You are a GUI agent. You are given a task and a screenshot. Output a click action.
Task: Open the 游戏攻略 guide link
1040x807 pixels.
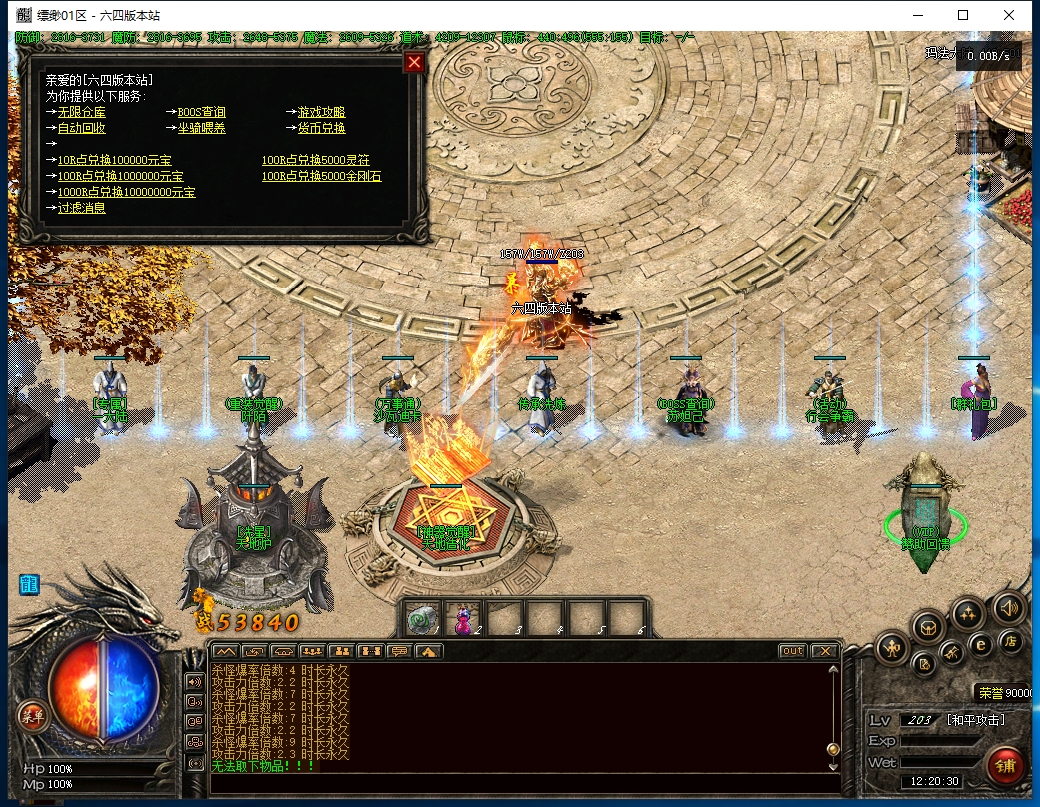[321, 113]
